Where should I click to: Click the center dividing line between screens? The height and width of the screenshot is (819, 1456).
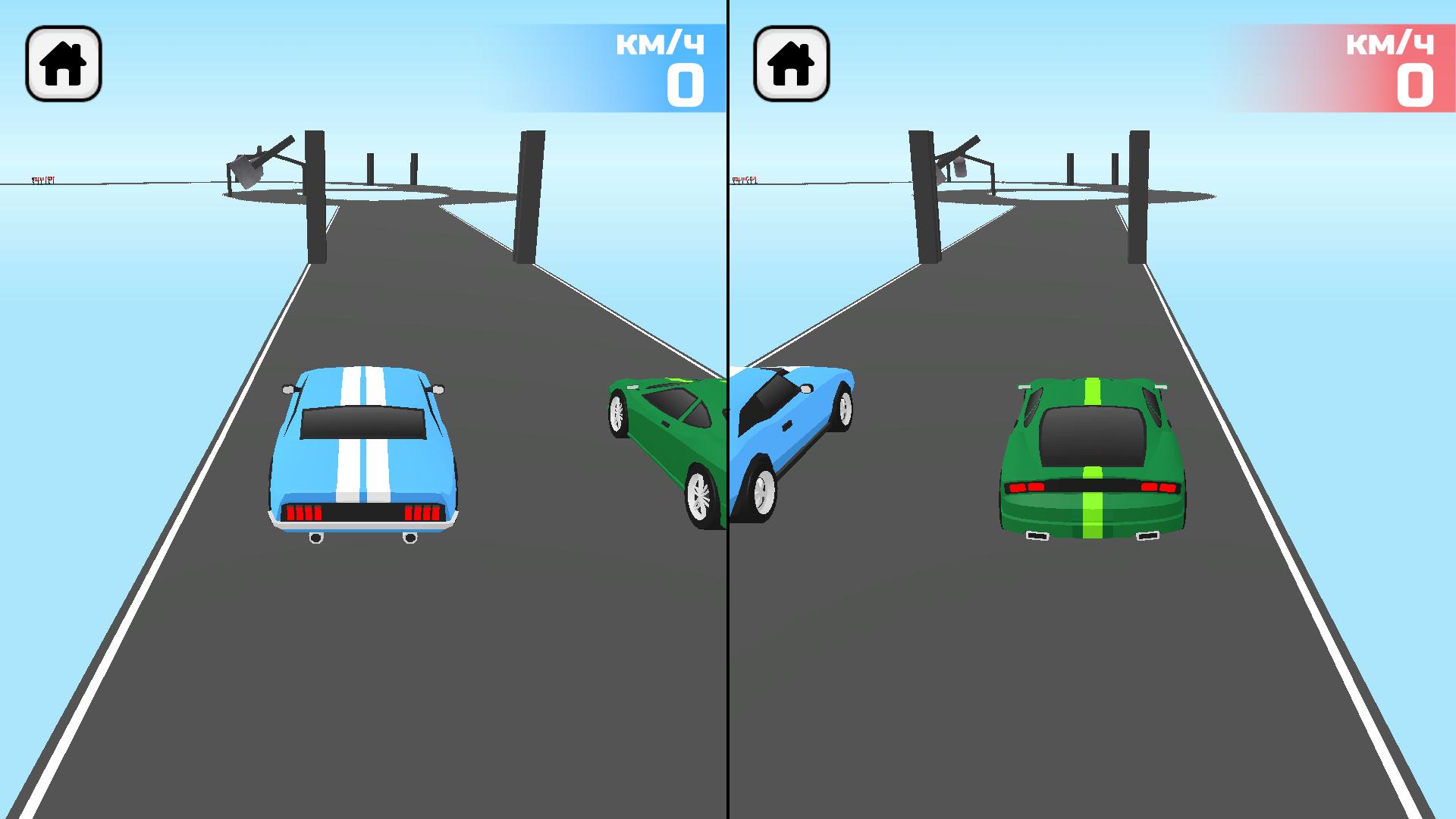[x=728, y=409]
